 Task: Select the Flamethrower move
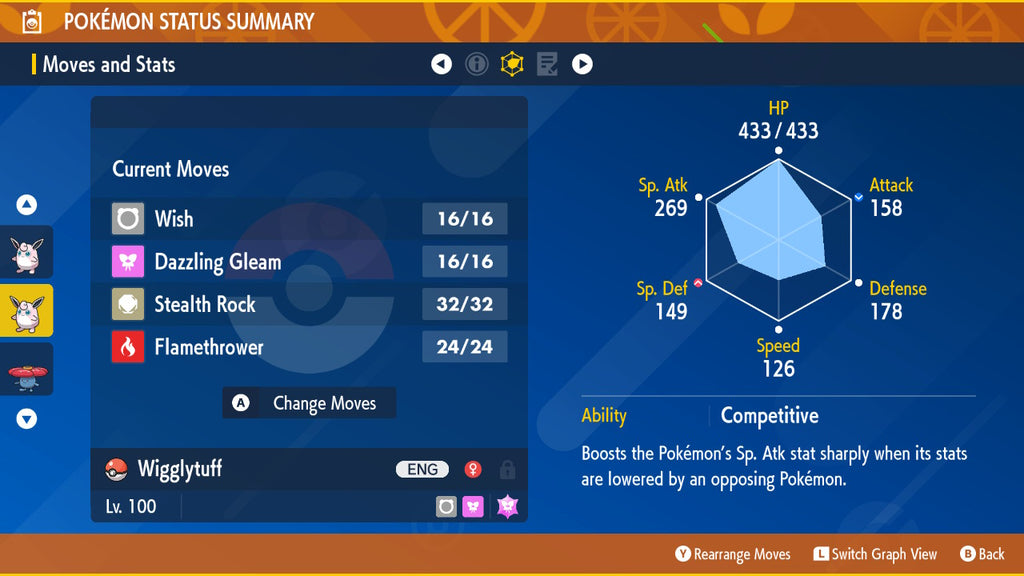pyautogui.click(x=309, y=347)
